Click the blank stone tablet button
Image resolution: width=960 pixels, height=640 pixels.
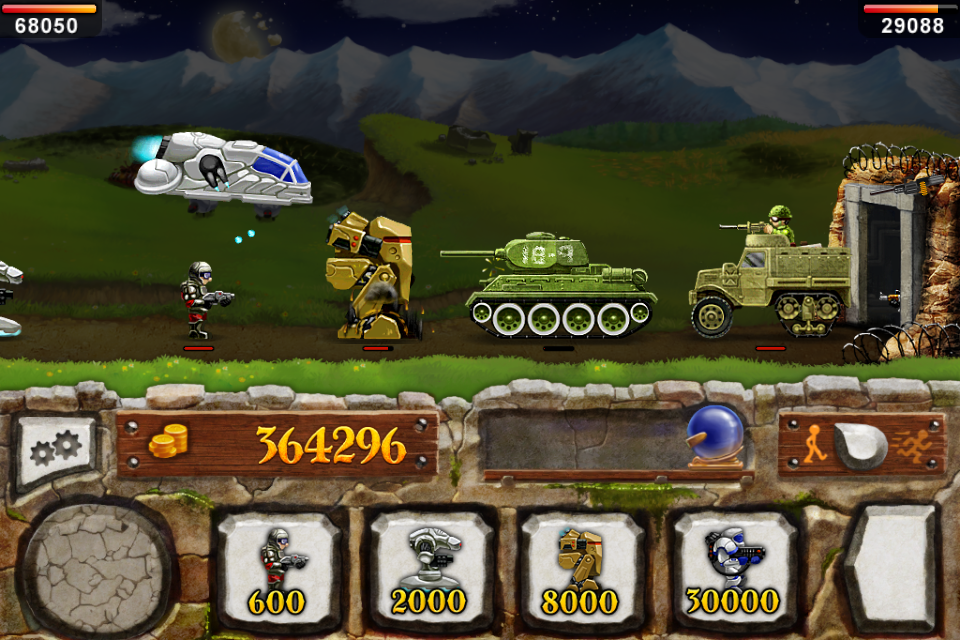point(891,566)
